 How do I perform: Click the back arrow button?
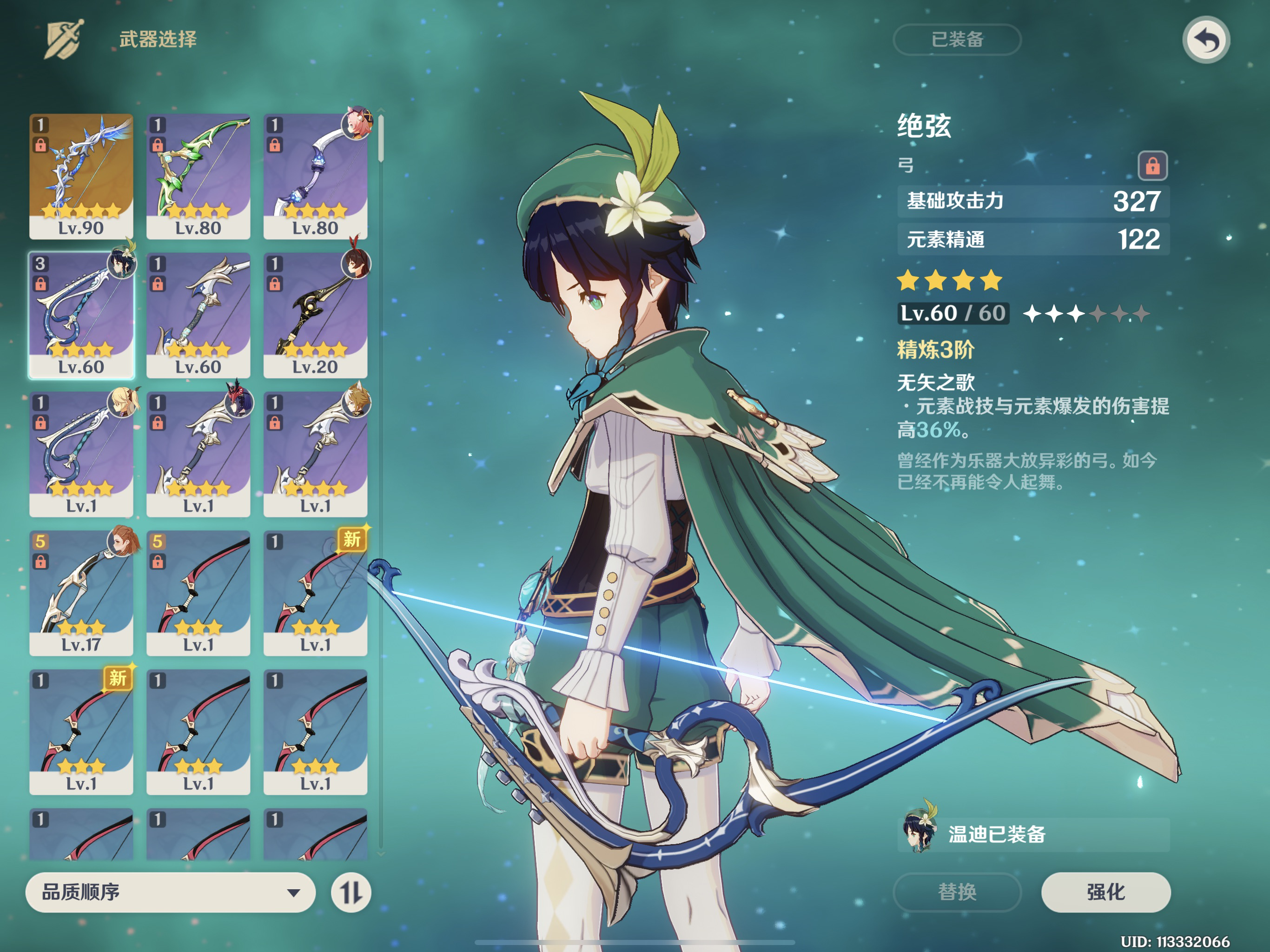(1205, 40)
